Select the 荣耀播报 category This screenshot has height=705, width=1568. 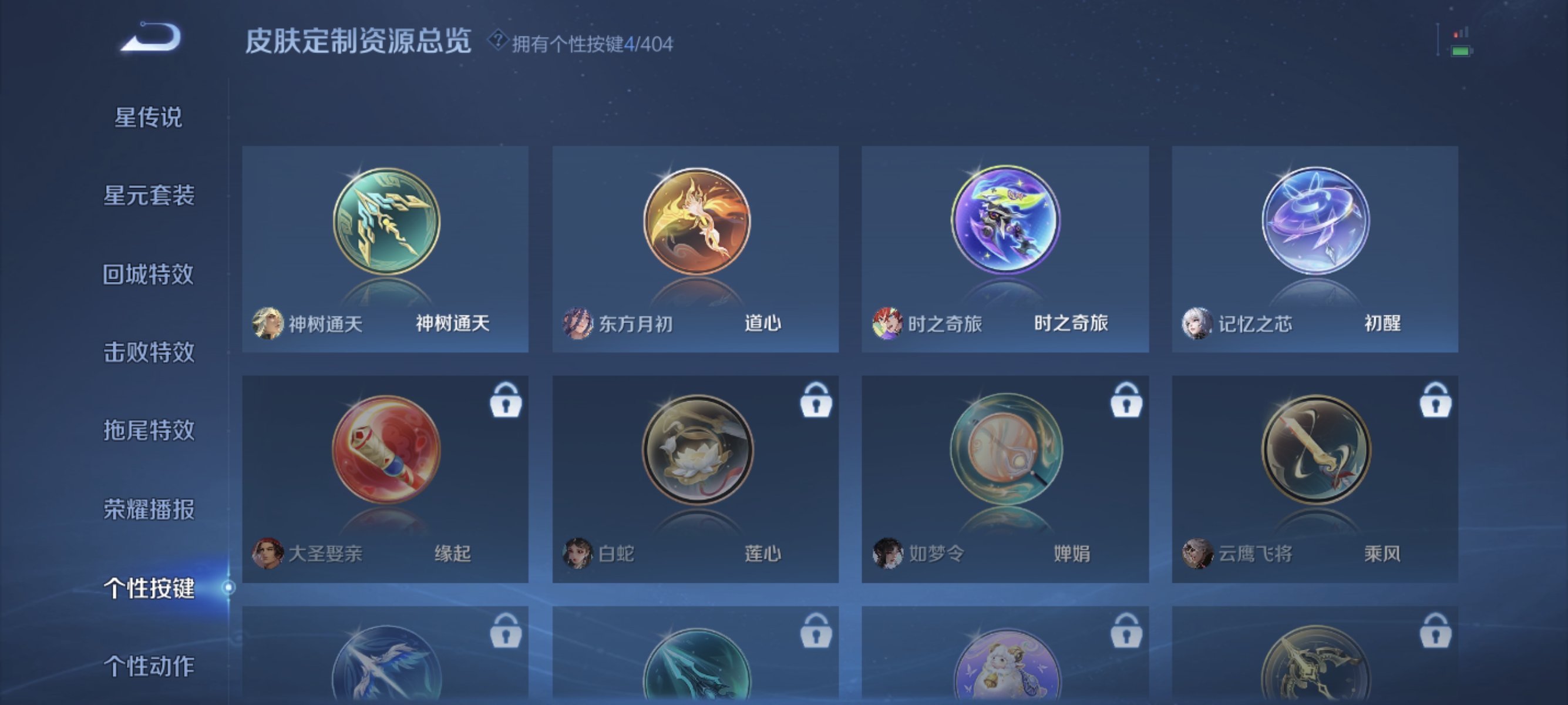[148, 510]
